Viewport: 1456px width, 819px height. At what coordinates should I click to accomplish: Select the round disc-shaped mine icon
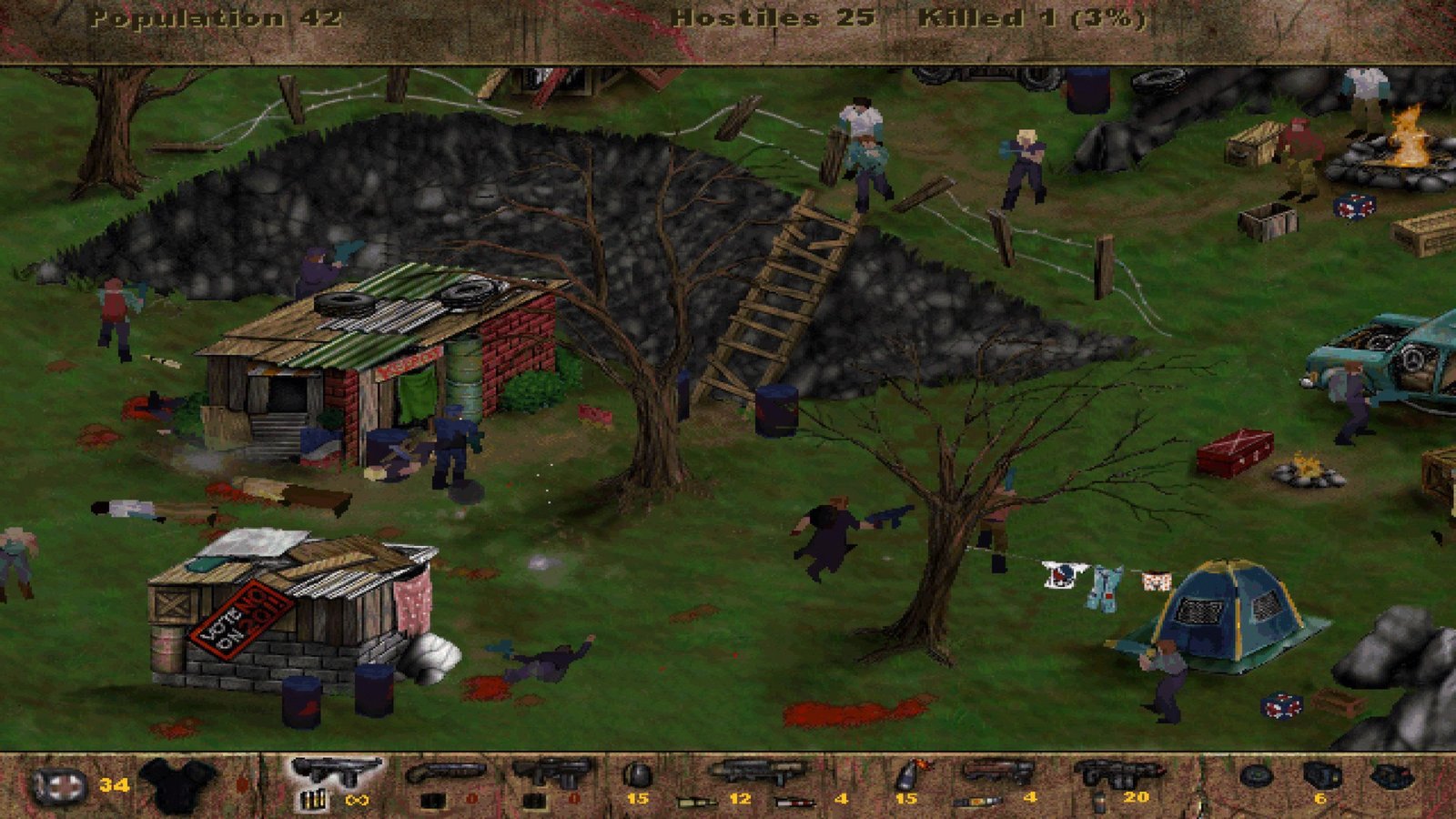(x=1257, y=776)
